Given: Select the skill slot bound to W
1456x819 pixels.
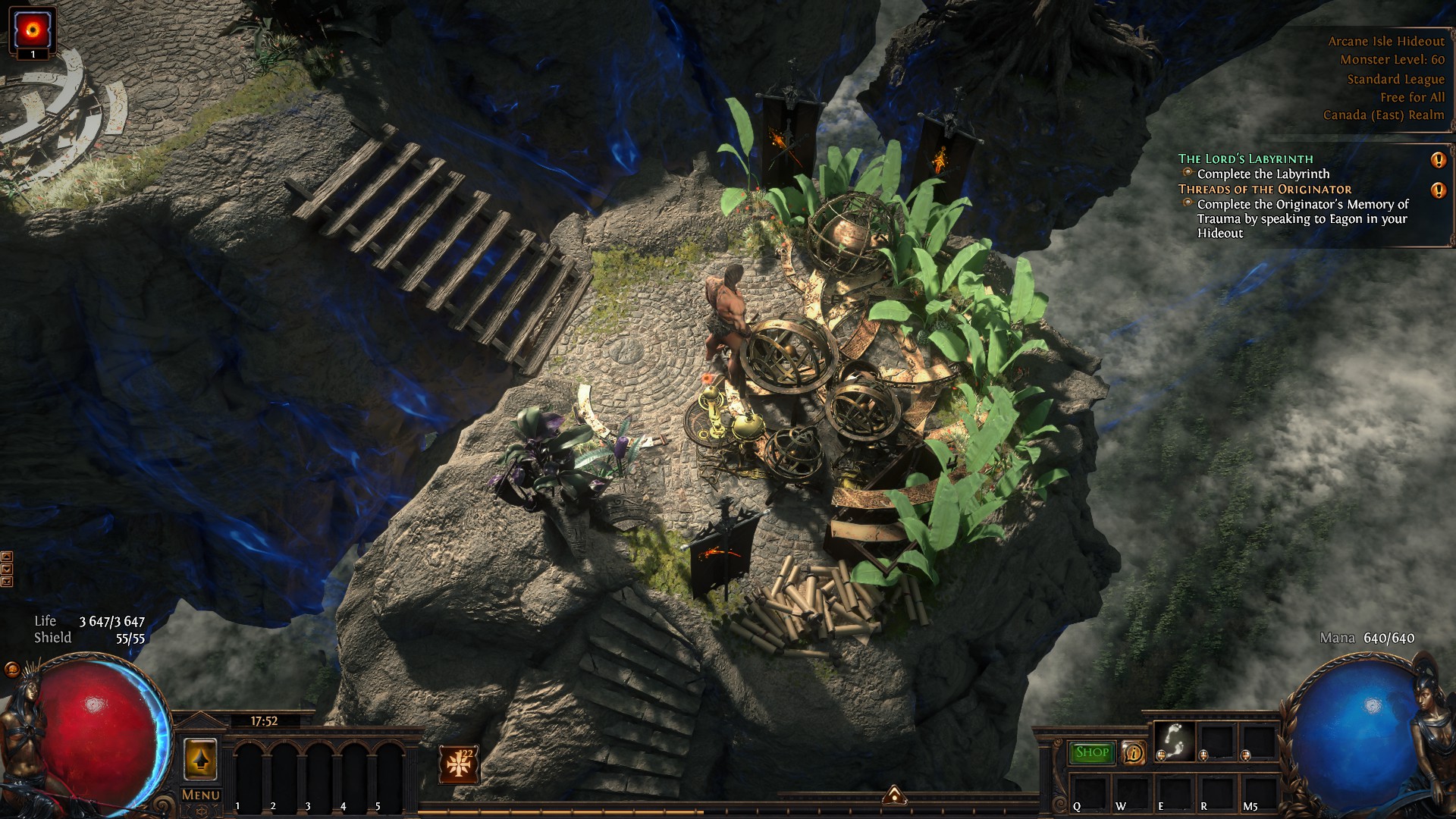Looking at the screenshot, I should (x=1132, y=793).
